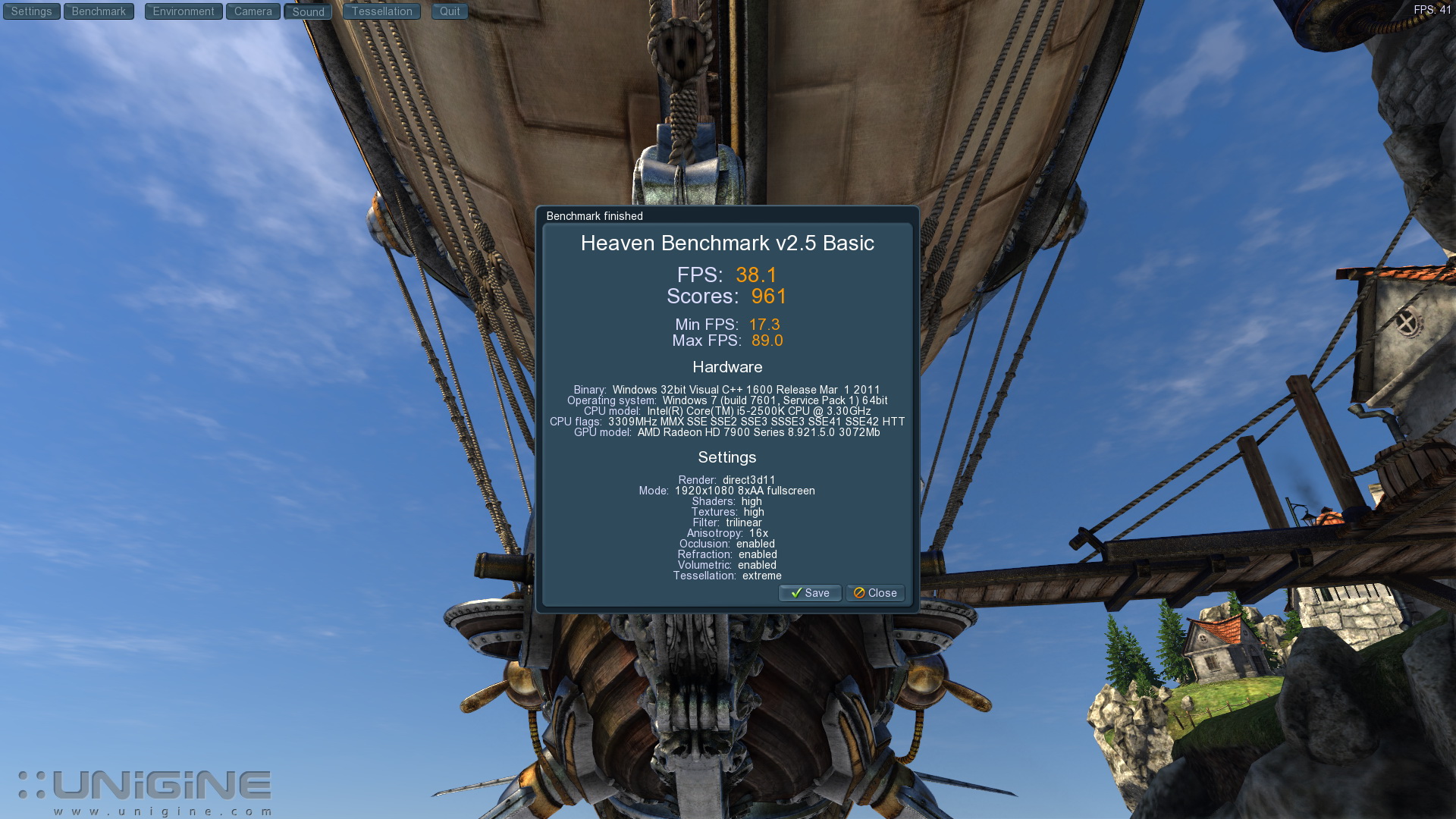Open the Tessellation options

point(381,11)
